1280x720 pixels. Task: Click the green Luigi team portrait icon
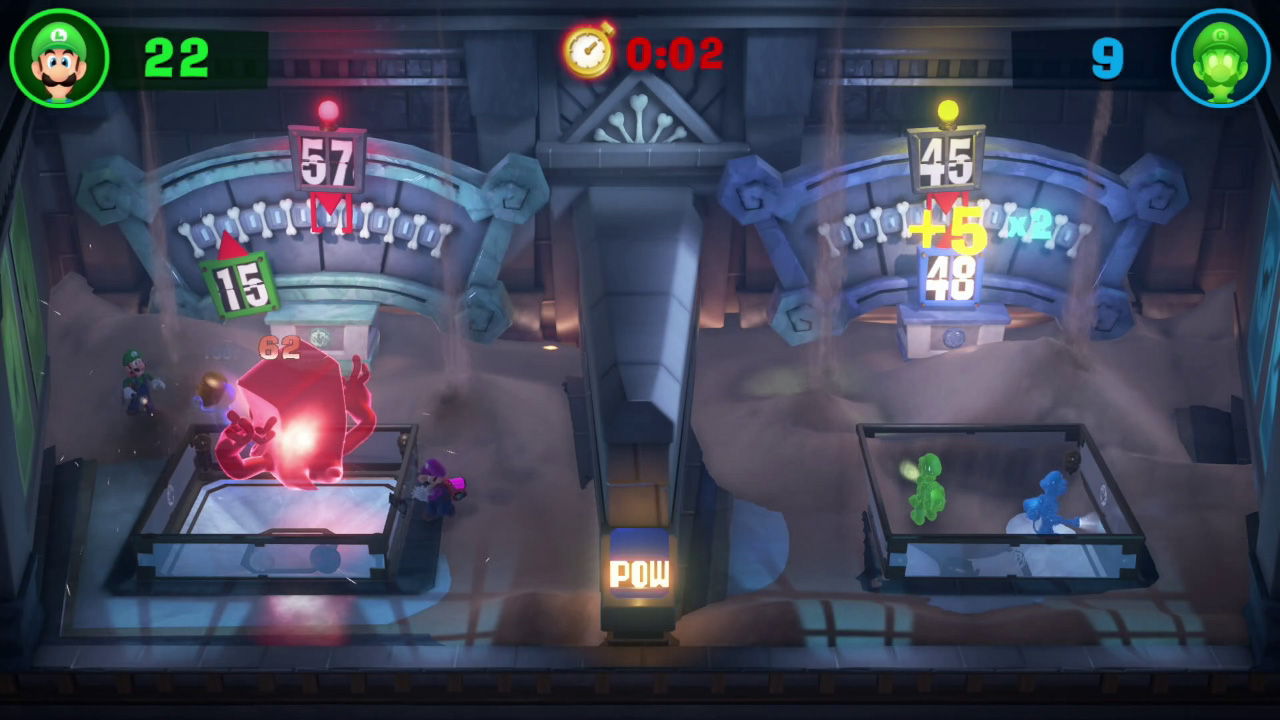click(58, 58)
